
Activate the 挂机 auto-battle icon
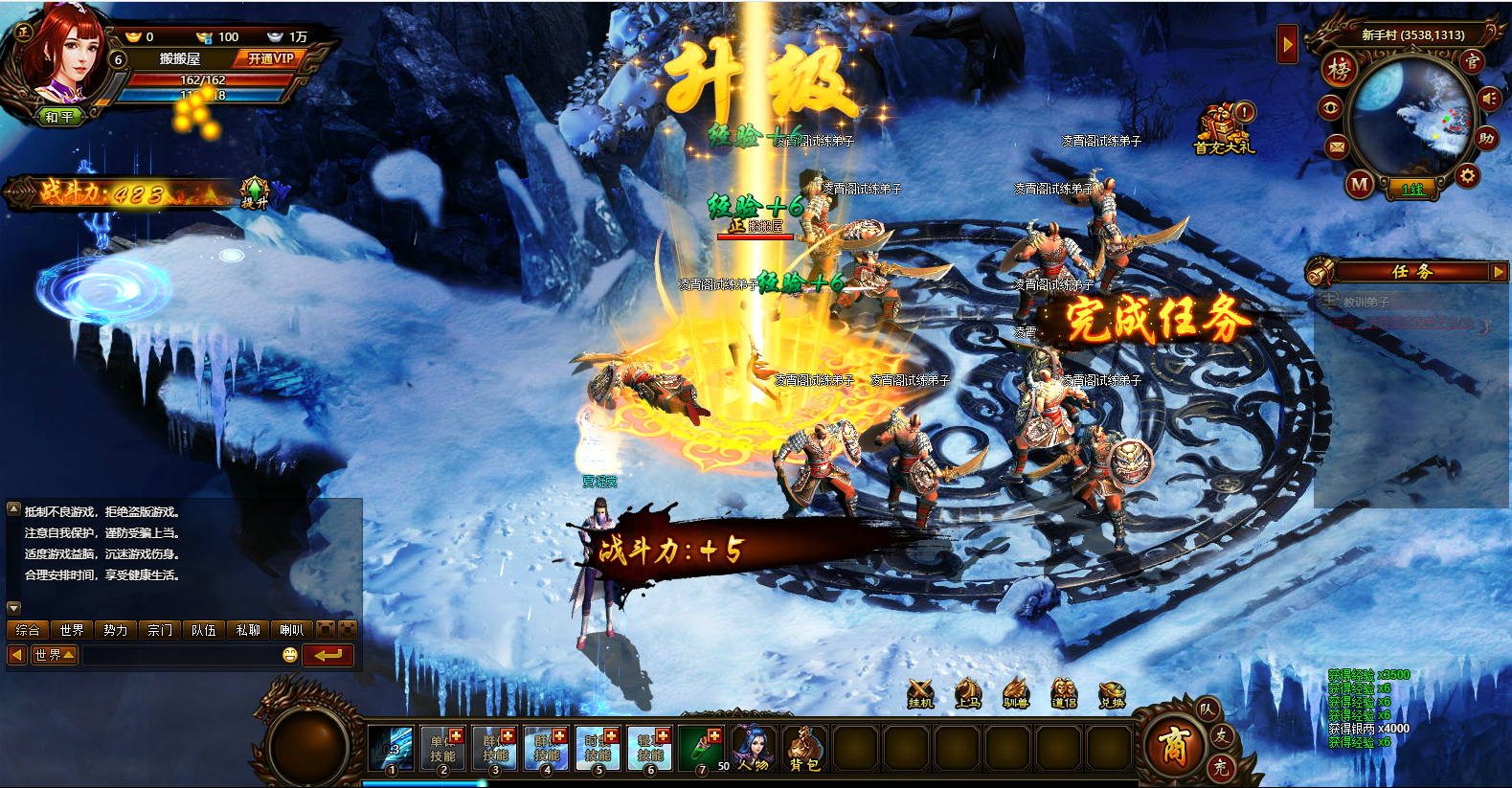pyautogui.click(x=920, y=693)
